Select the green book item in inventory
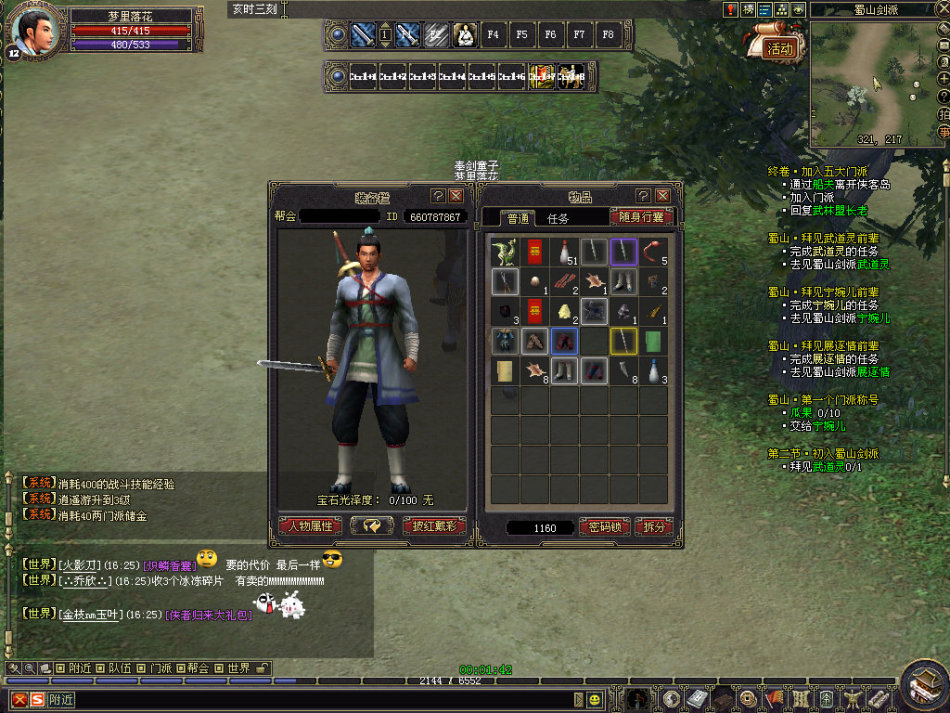The height and width of the screenshot is (713, 950). [x=654, y=342]
